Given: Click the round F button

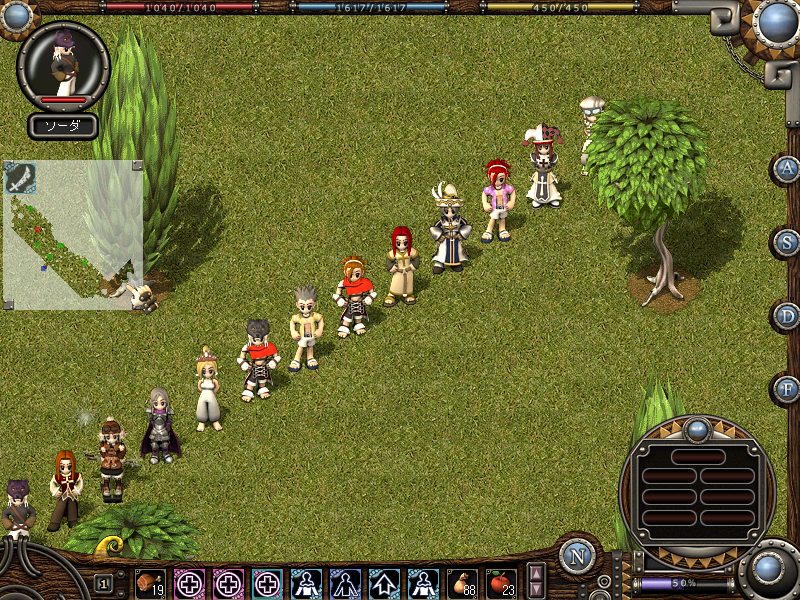Looking at the screenshot, I should pyautogui.click(x=788, y=389).
